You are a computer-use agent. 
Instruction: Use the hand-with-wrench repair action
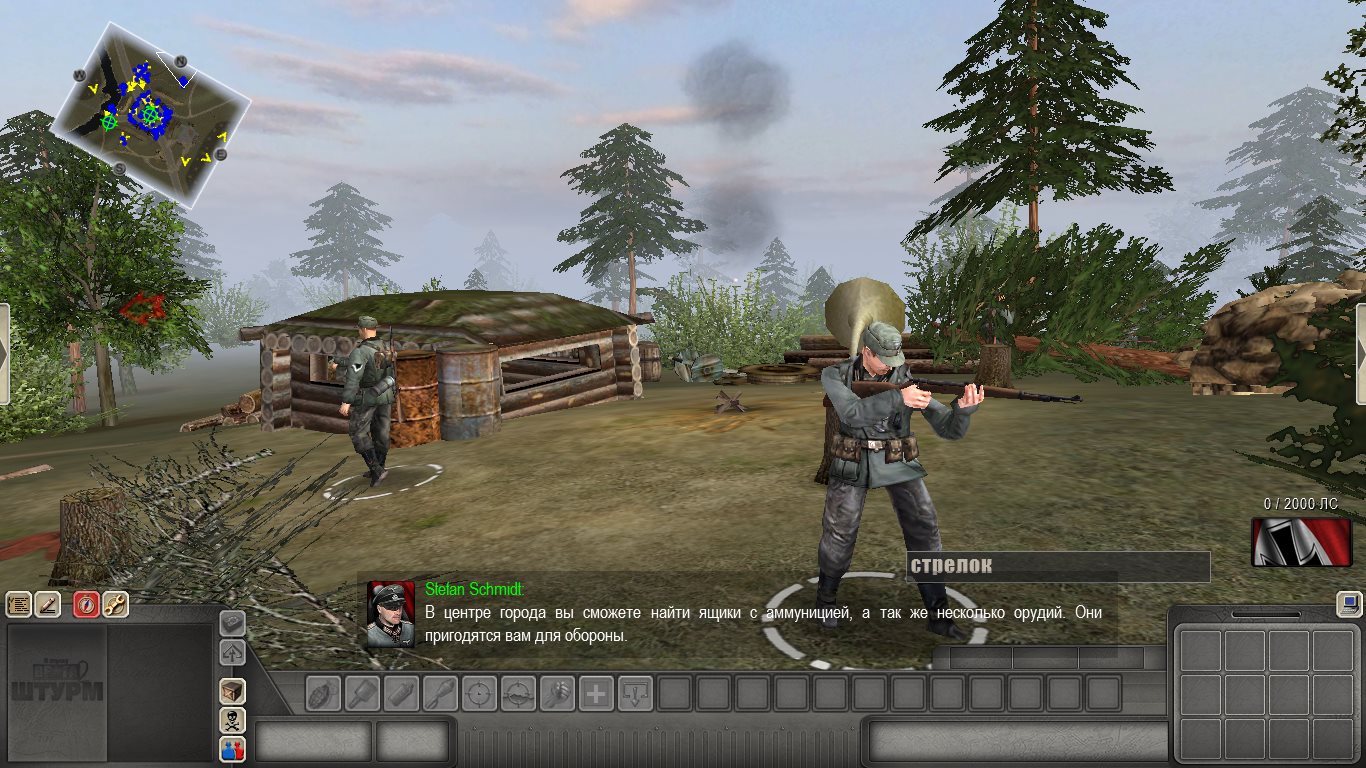(x=557, y=693)
